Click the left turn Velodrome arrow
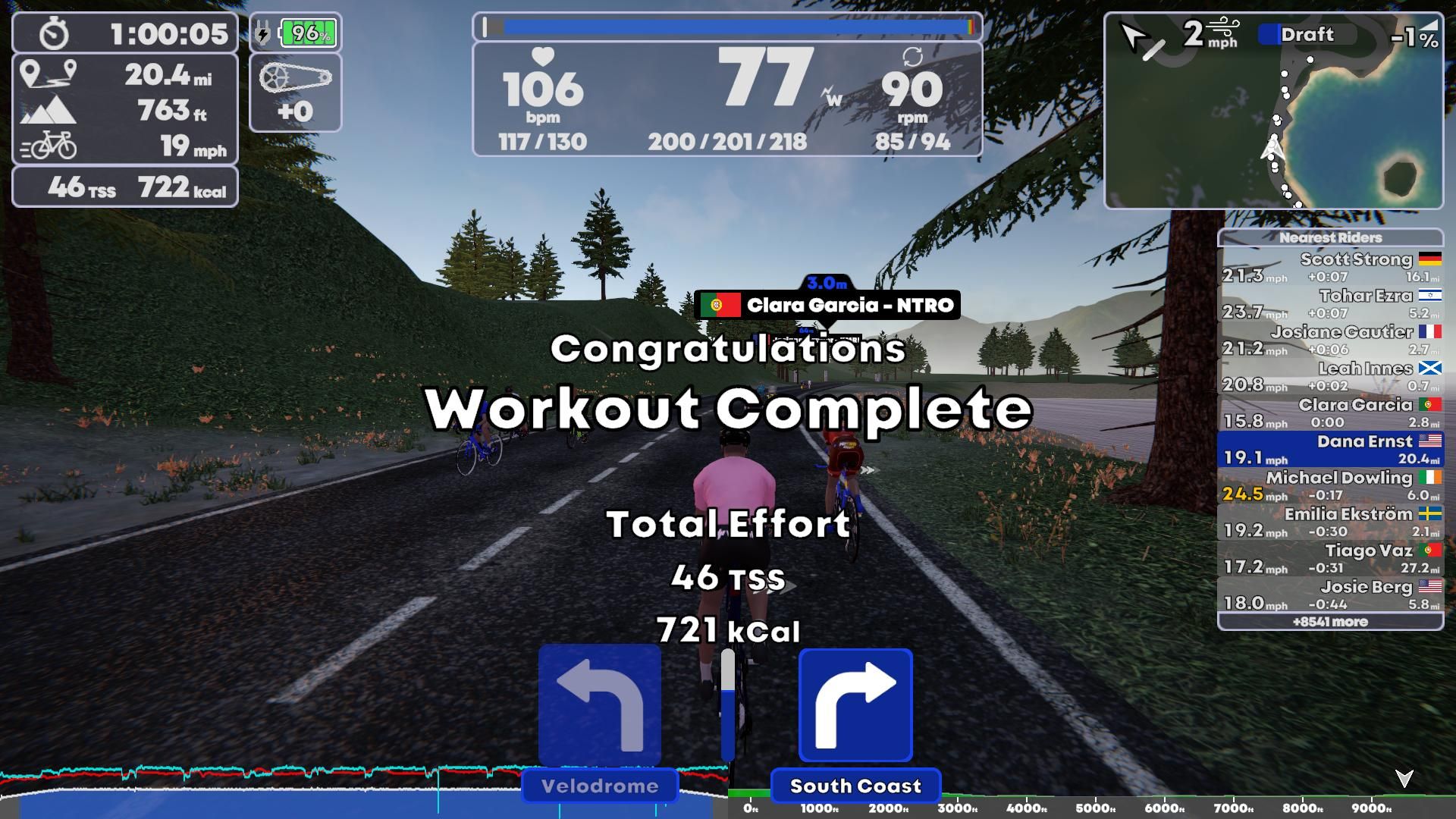1456x819 pixels. 600,705
